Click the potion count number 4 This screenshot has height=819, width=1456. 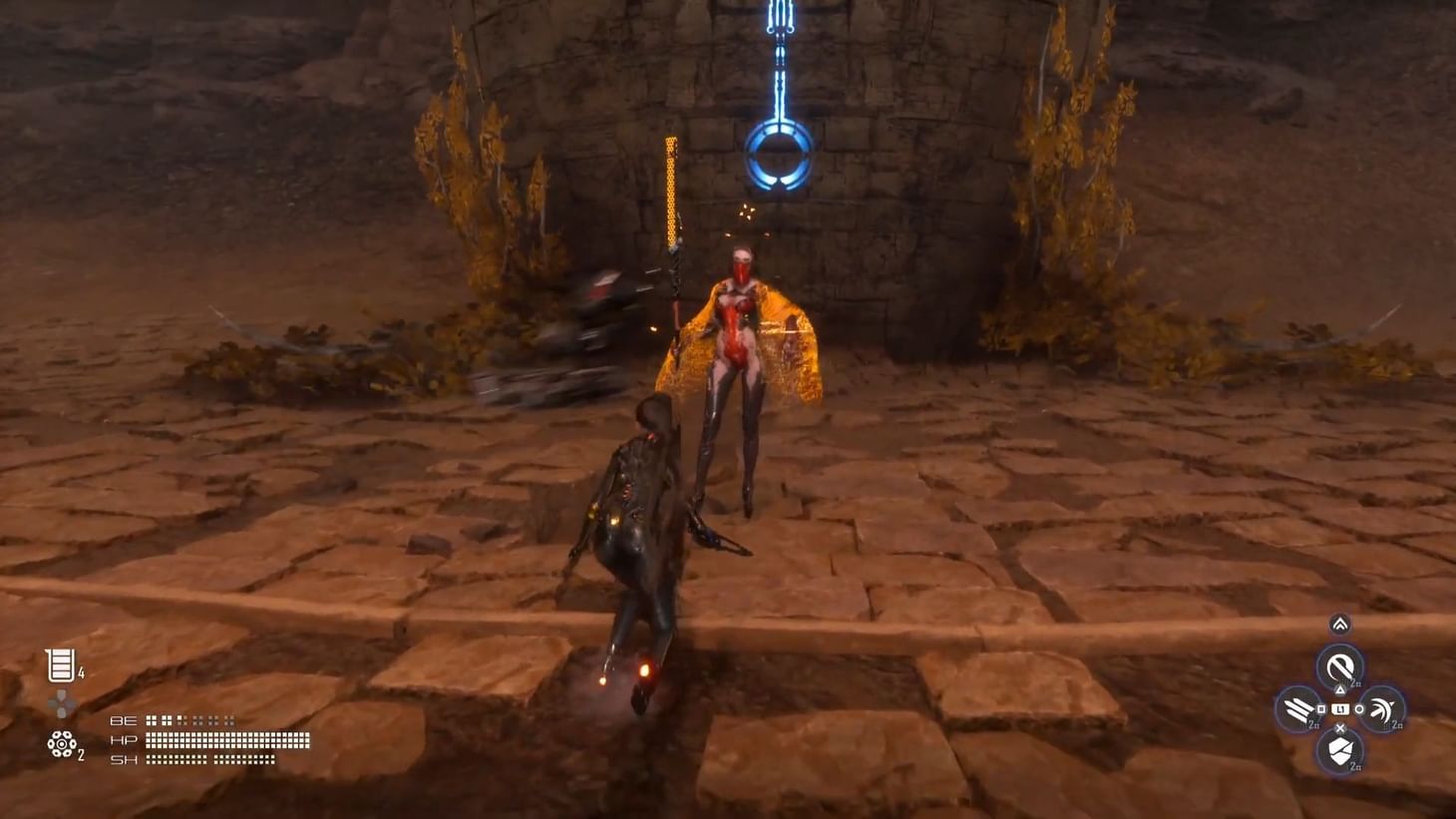(x=81, y=673)
